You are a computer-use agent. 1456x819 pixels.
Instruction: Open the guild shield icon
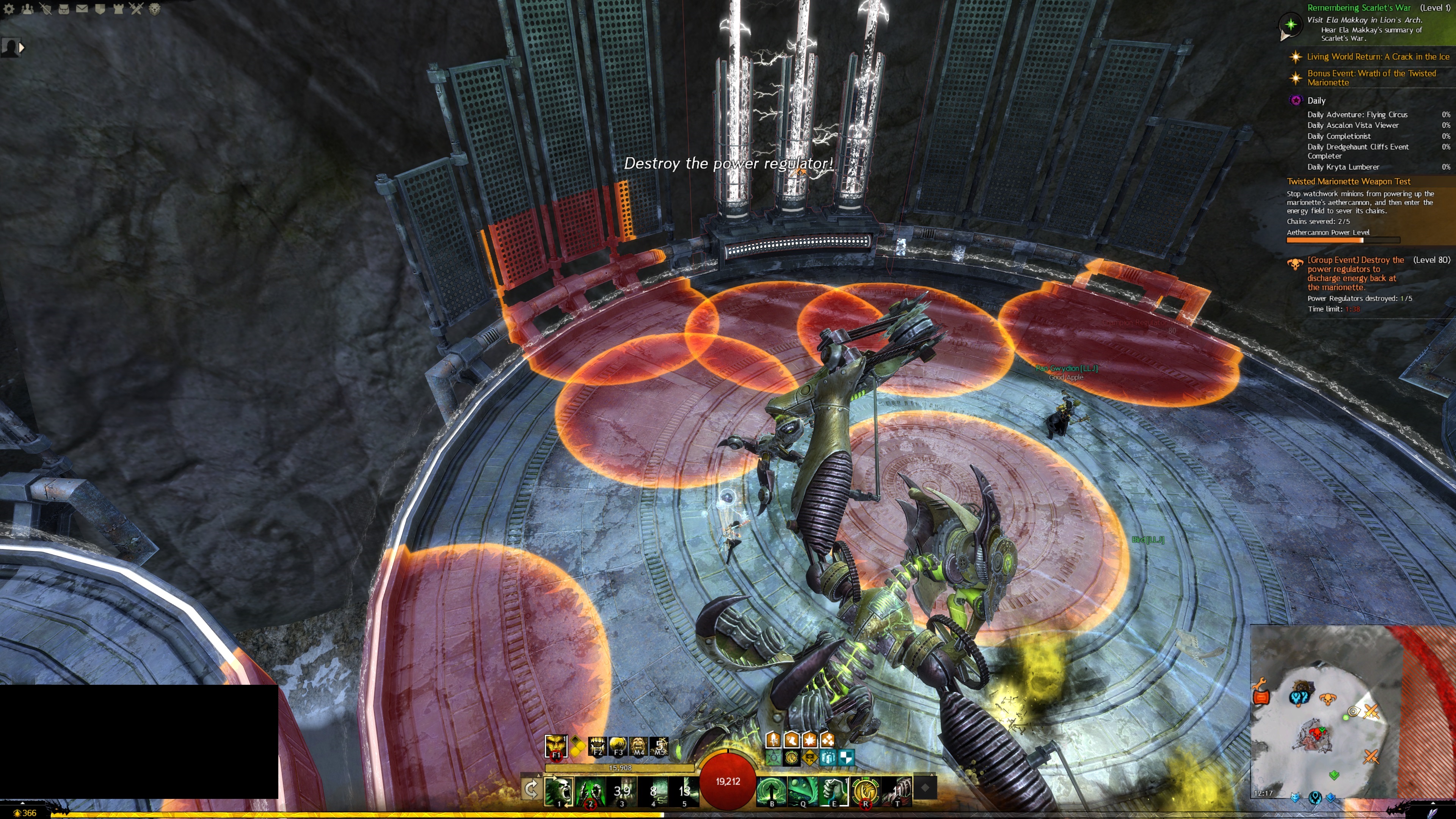pos(100,9)
